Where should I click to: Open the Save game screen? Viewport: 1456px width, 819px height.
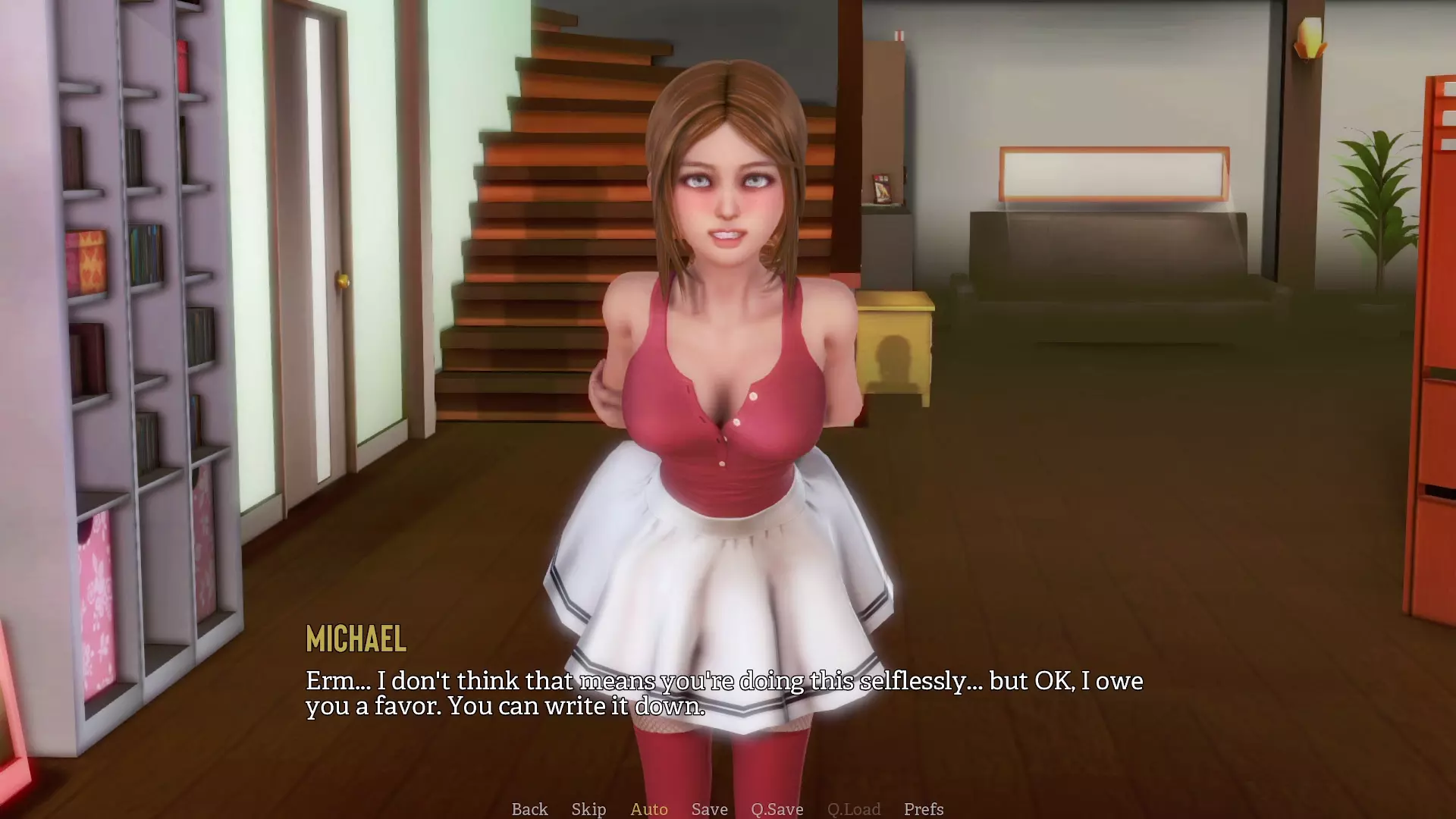709,809
